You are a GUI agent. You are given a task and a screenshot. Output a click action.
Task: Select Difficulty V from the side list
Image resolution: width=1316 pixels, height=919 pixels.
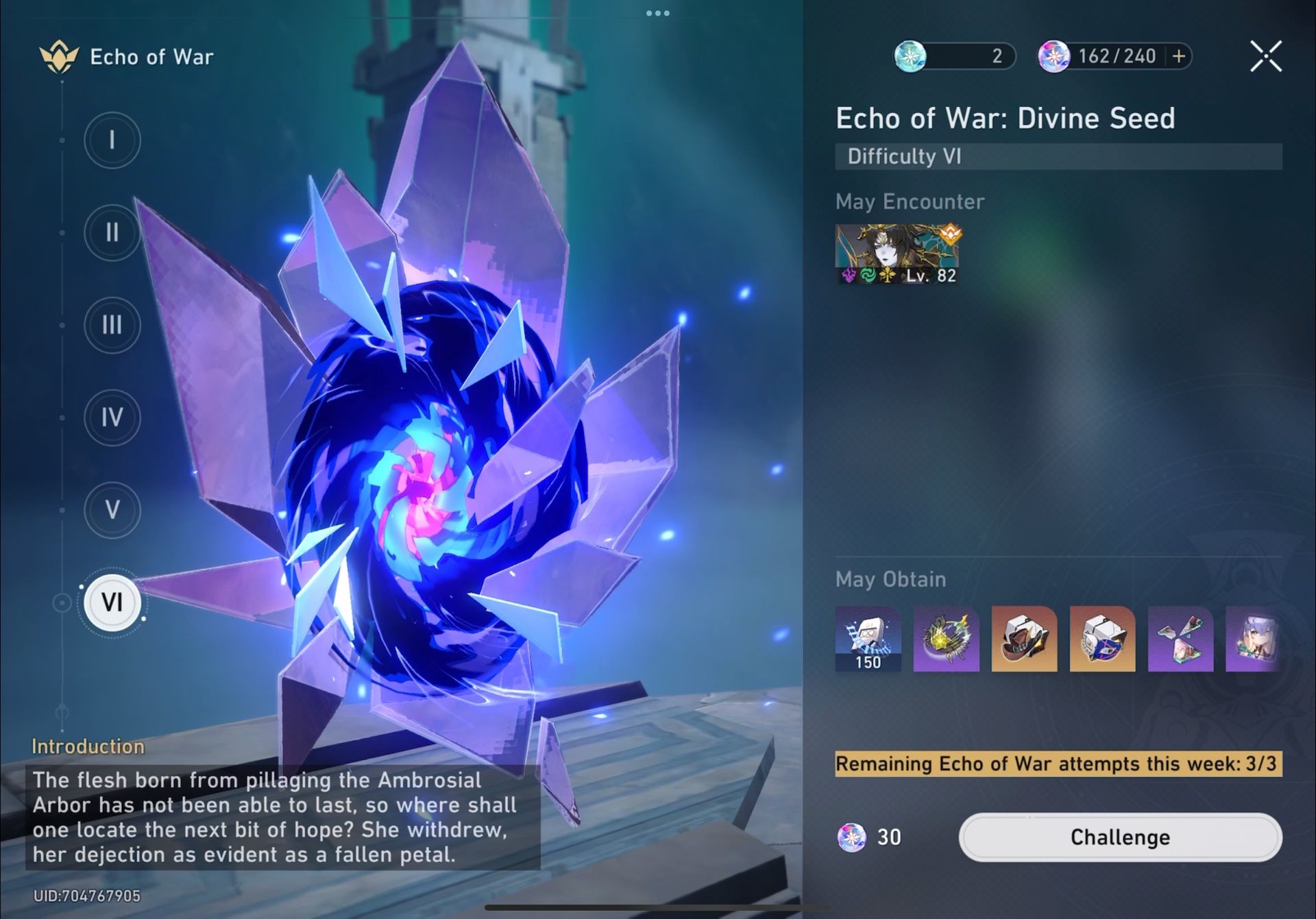112,510
